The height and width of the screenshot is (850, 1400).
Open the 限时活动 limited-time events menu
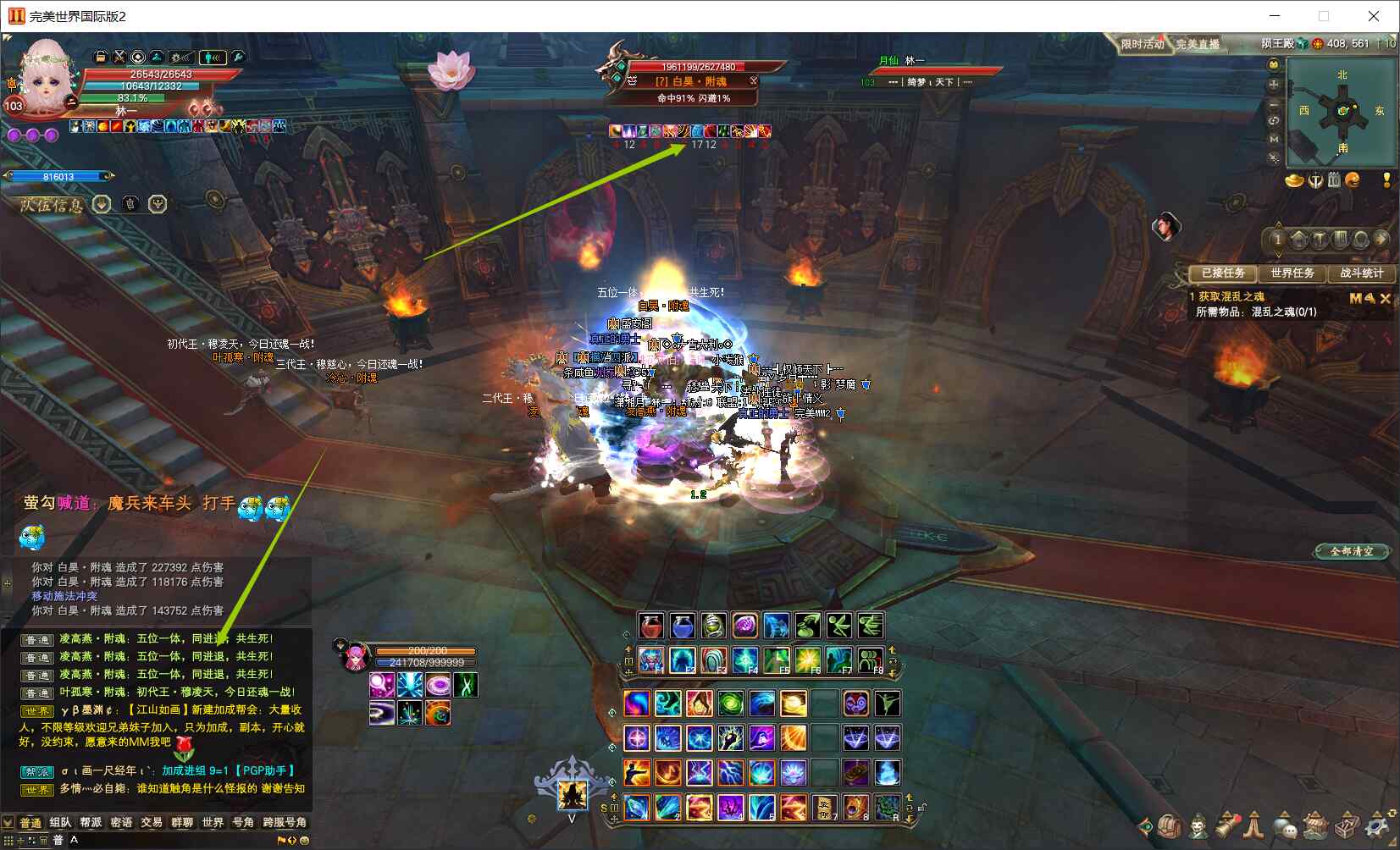(x=1142, y=44)
